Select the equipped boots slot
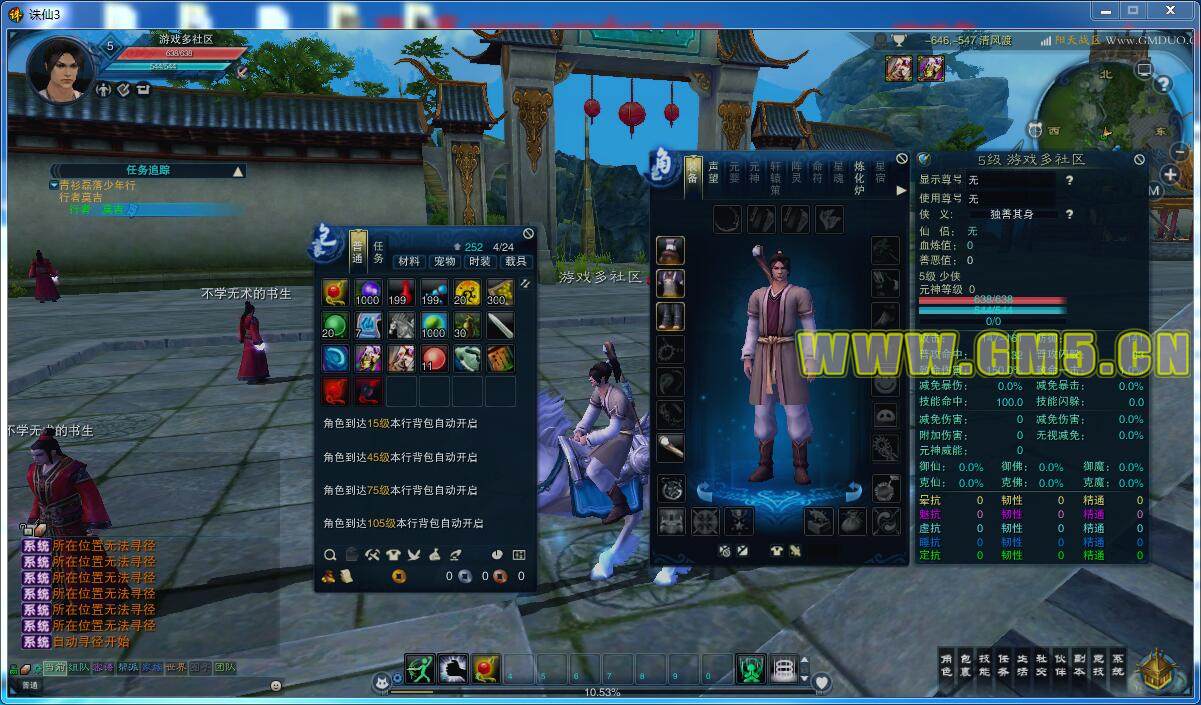 tap(670, 316)
